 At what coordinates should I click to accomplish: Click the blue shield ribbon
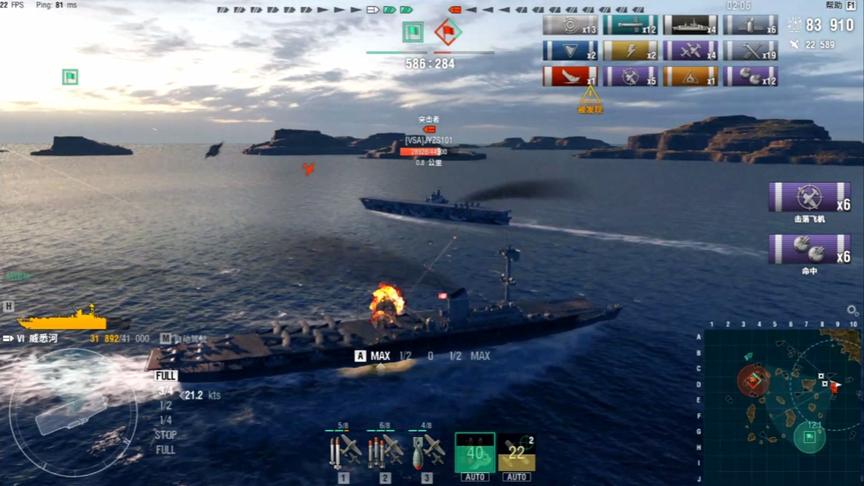pos(570,50)
